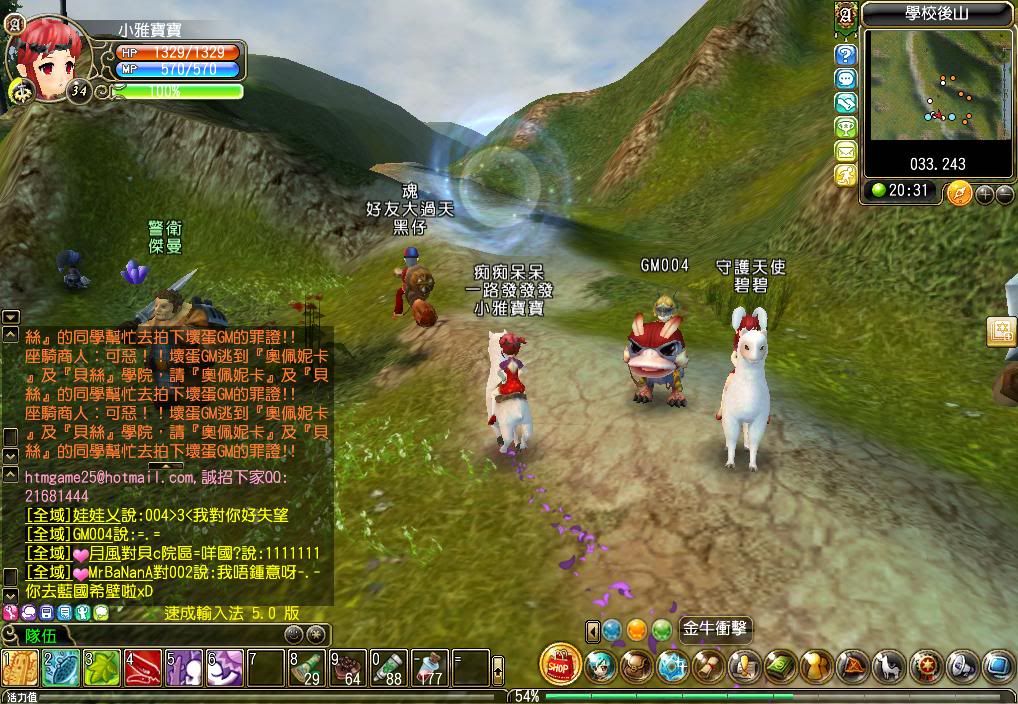Open the envelope mail icon

pos(846,151)
